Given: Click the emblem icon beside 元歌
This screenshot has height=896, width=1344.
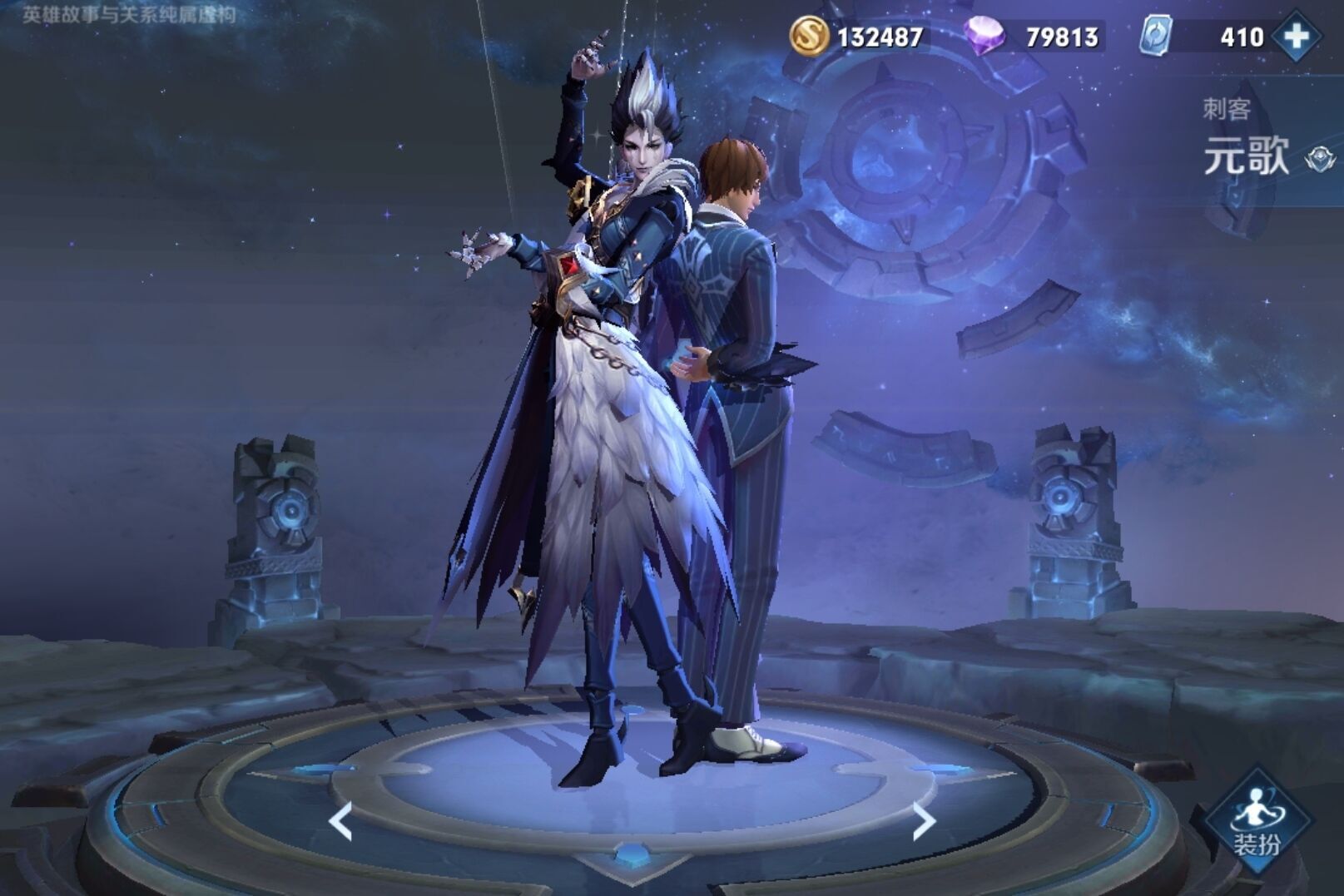Looking at the screenshot, I should point(1319,158).
